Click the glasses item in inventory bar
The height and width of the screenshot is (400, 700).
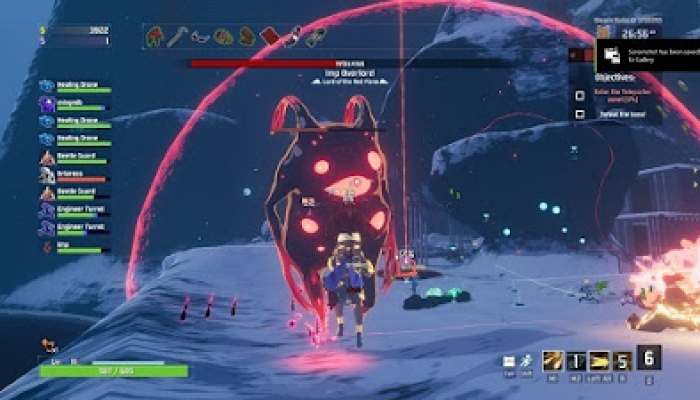point(200,38)
